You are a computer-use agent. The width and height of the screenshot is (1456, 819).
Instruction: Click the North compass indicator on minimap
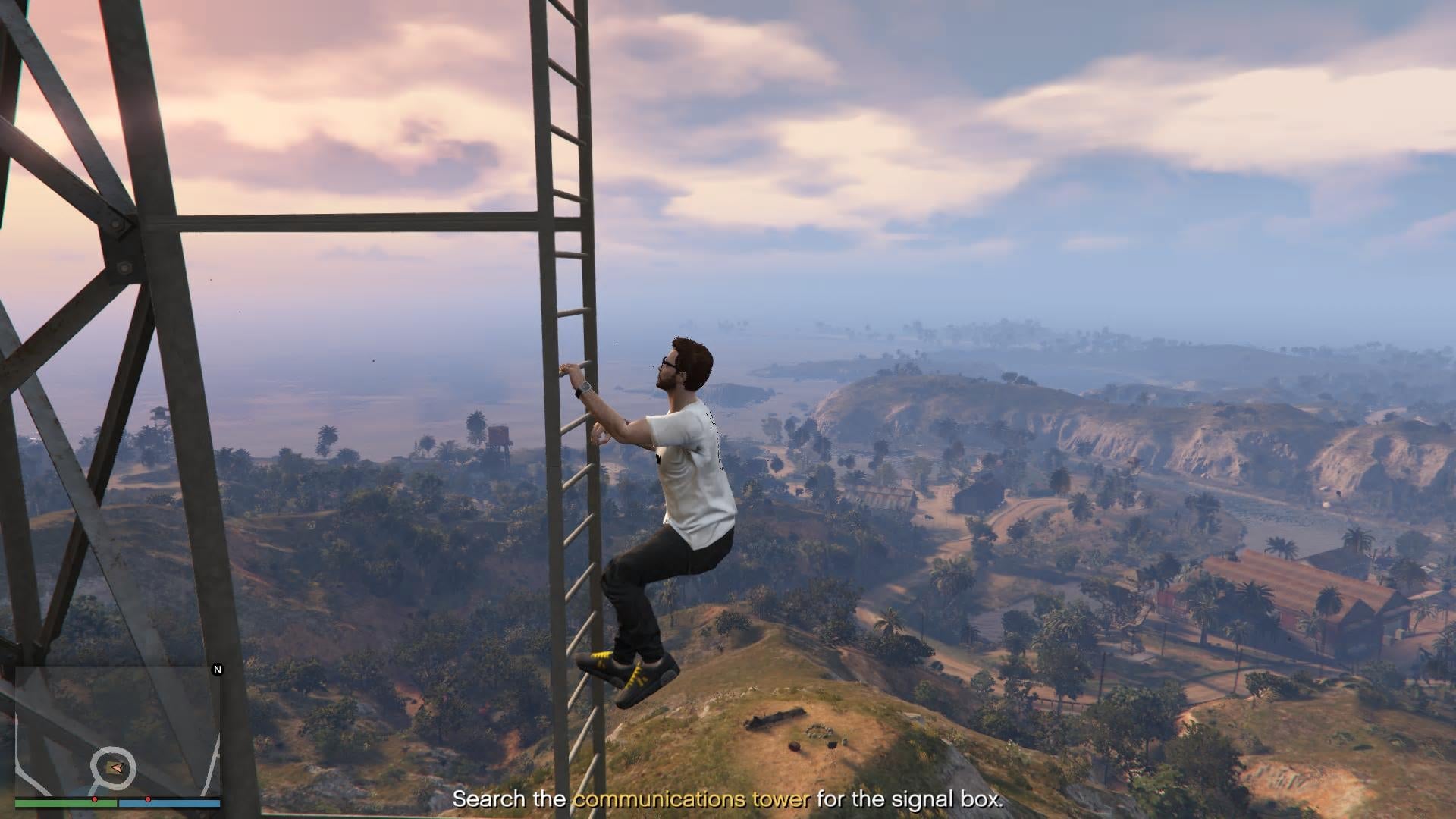[x=218, y=670]
